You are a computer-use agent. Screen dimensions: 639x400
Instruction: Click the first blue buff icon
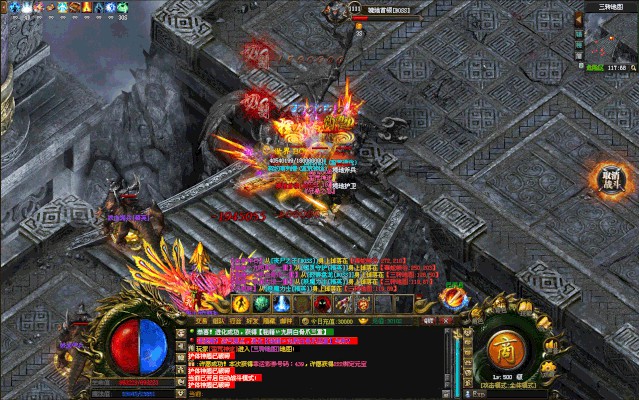point(15,7)
